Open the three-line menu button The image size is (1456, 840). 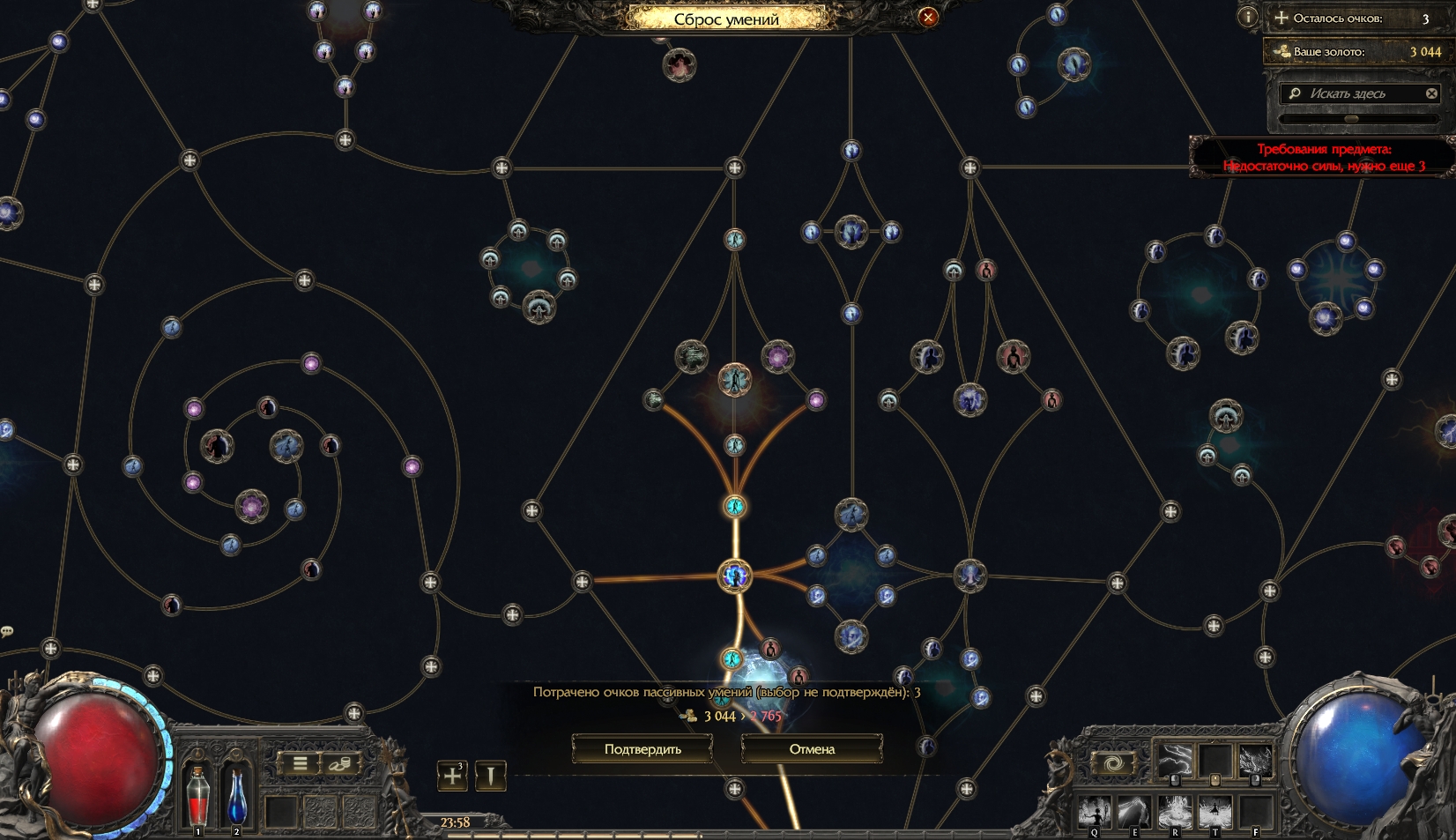(x=300, y=763)
